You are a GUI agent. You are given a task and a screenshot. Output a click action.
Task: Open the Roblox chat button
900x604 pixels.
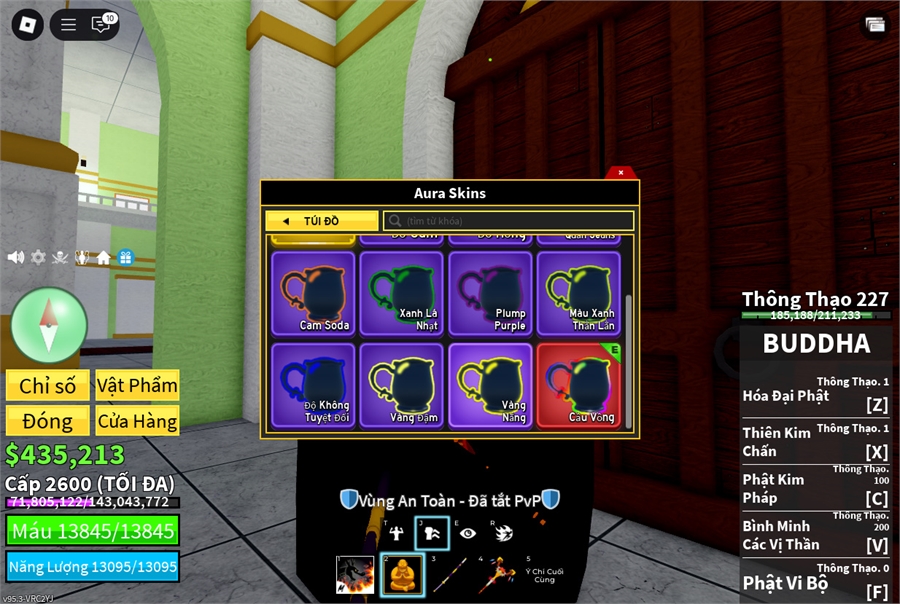pos(101,25)
